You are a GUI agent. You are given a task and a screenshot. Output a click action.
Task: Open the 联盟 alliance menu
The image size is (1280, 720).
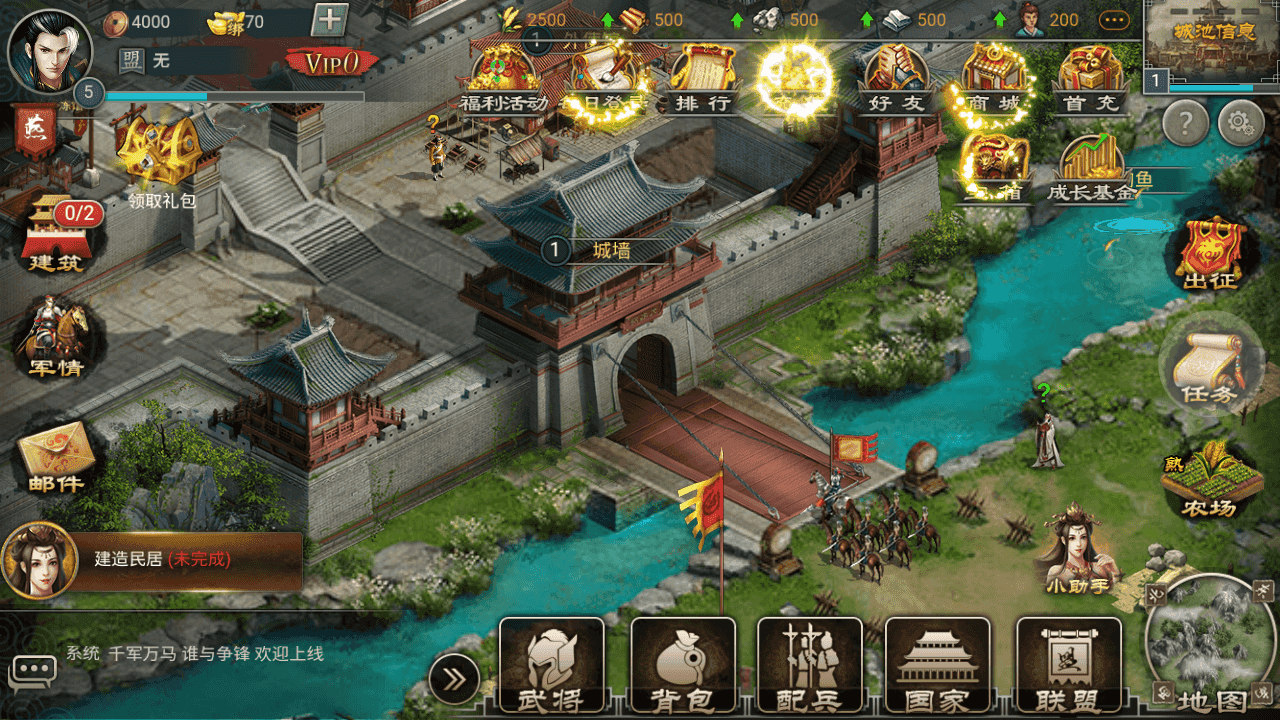pyautogui.click(x=1068, y=666)
